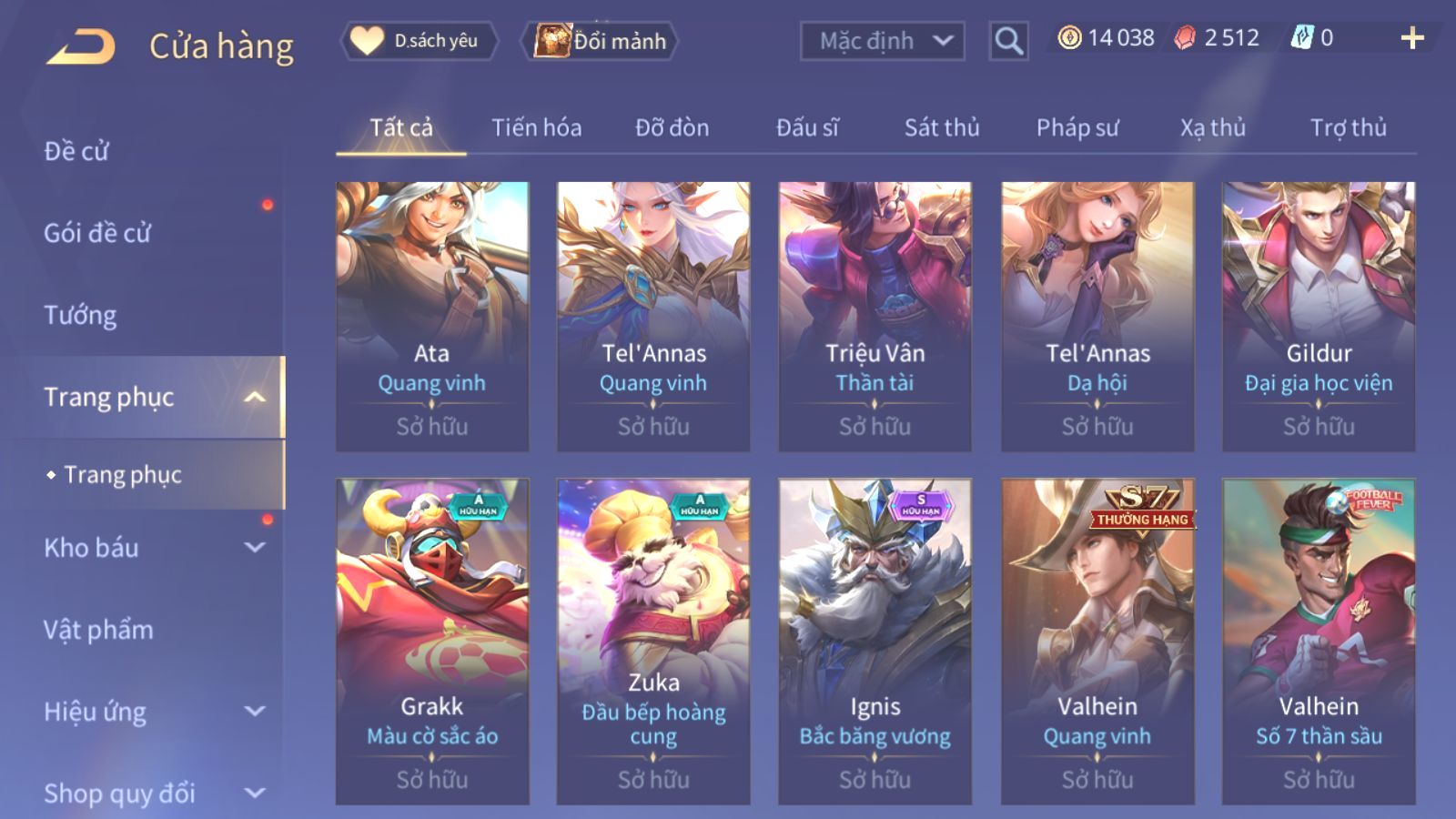Image resolution: width=1456 pixels, height=819 pixels.
Task: Switch to the Đỡ đòn tab
Action: tap(672, 127)
